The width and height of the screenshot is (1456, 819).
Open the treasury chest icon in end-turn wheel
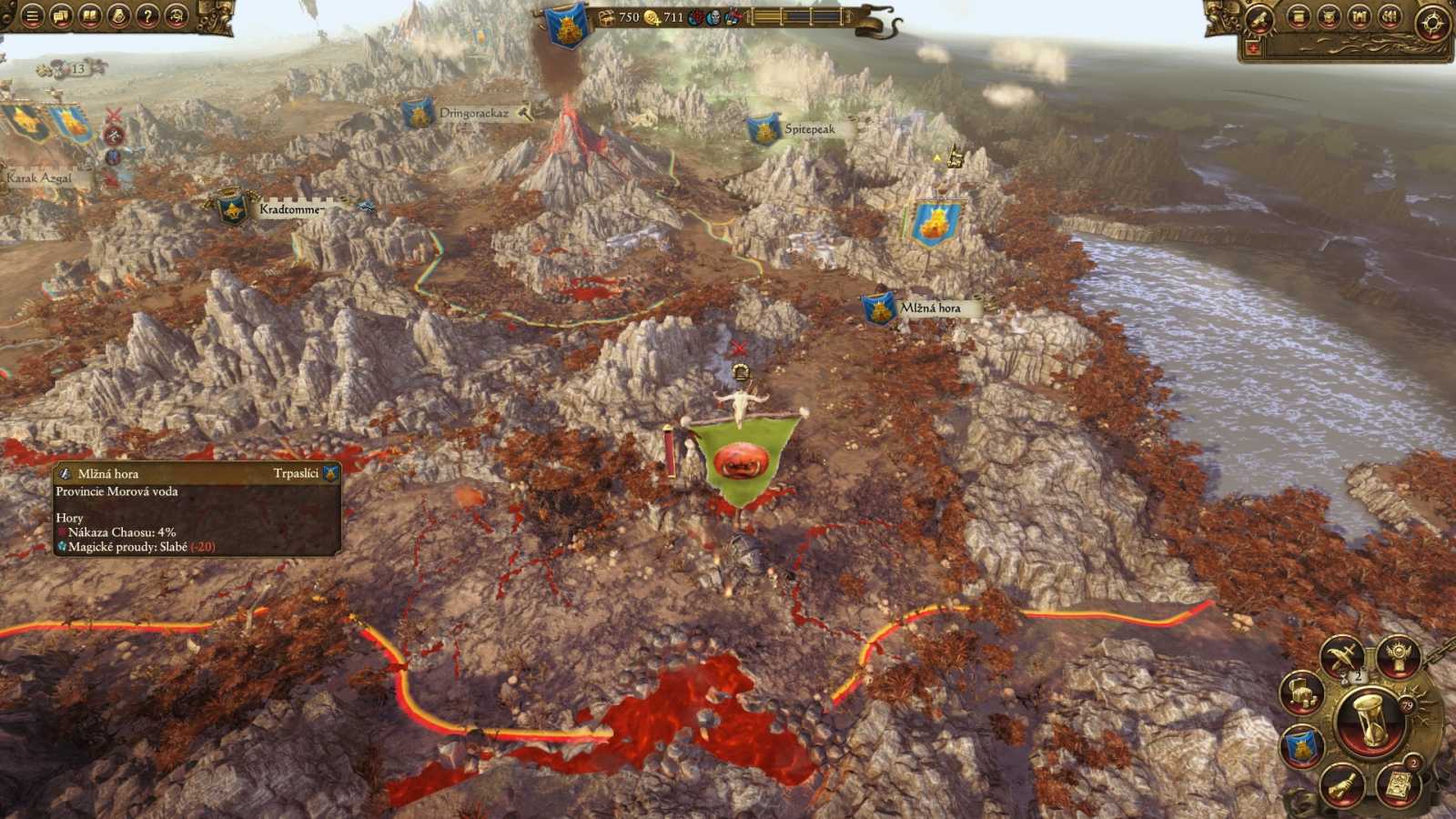pos(1303,694)
